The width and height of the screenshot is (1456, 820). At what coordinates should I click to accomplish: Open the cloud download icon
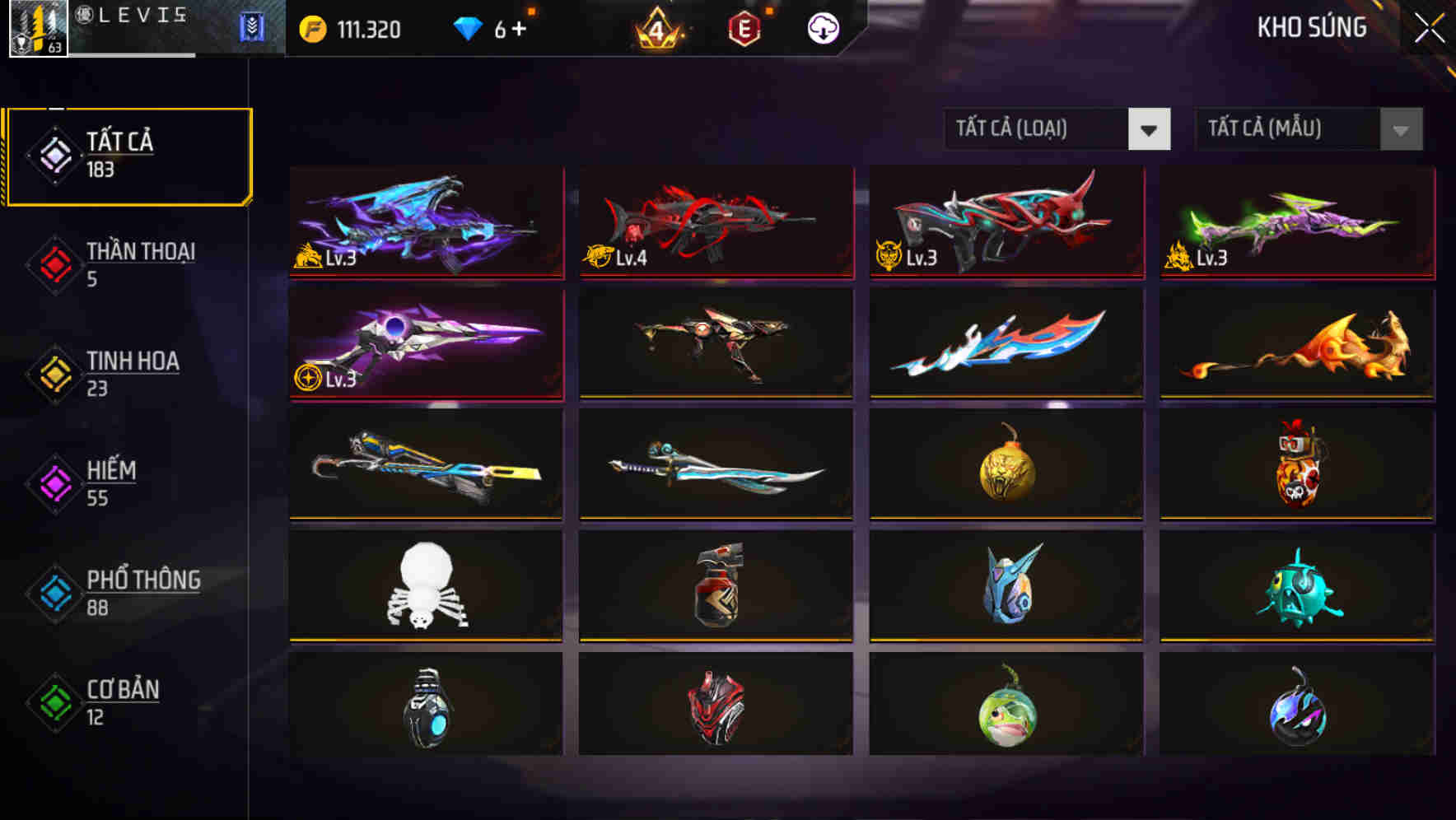point(824,27)
